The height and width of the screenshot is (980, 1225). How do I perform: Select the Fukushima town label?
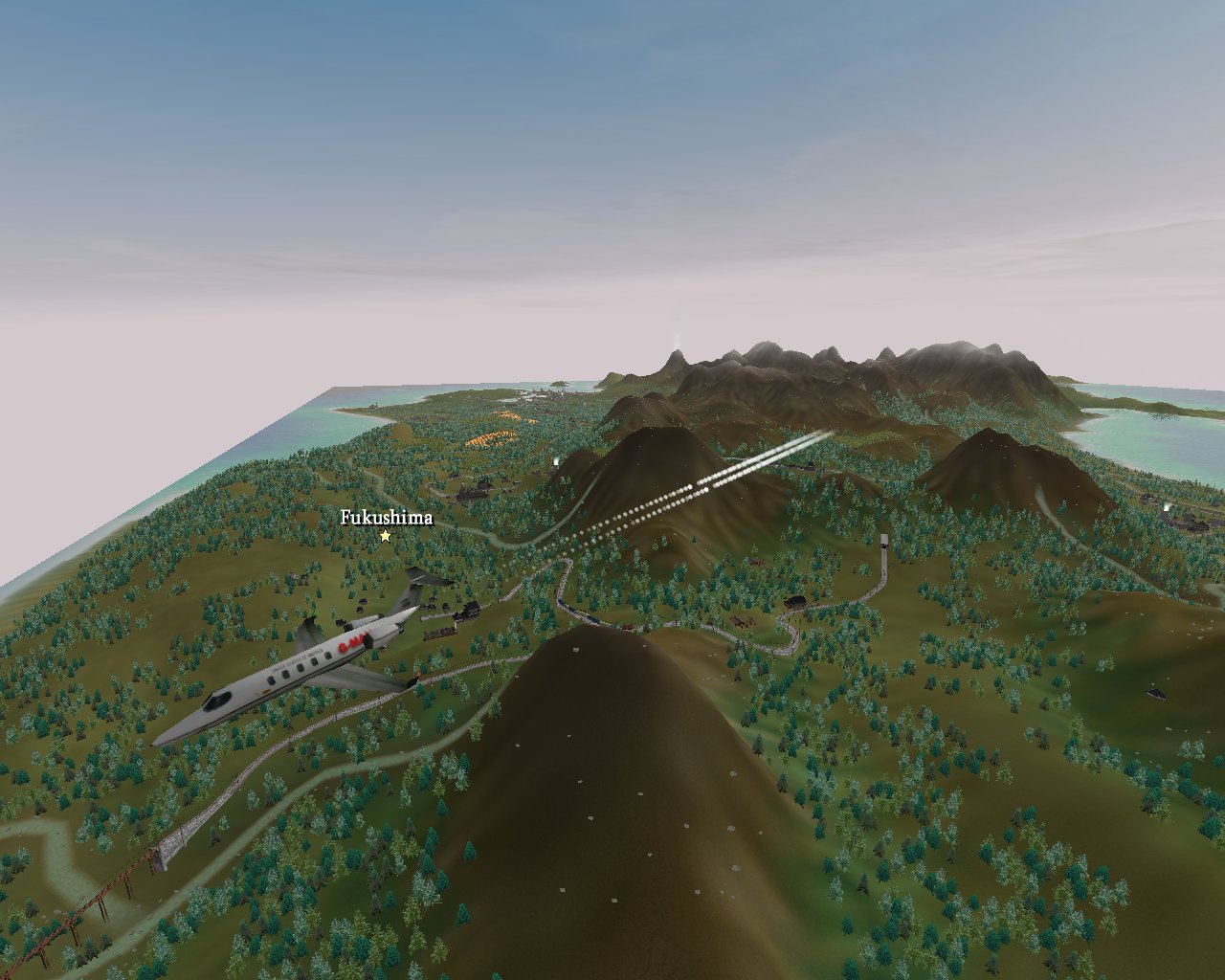[x=387, y=519]
